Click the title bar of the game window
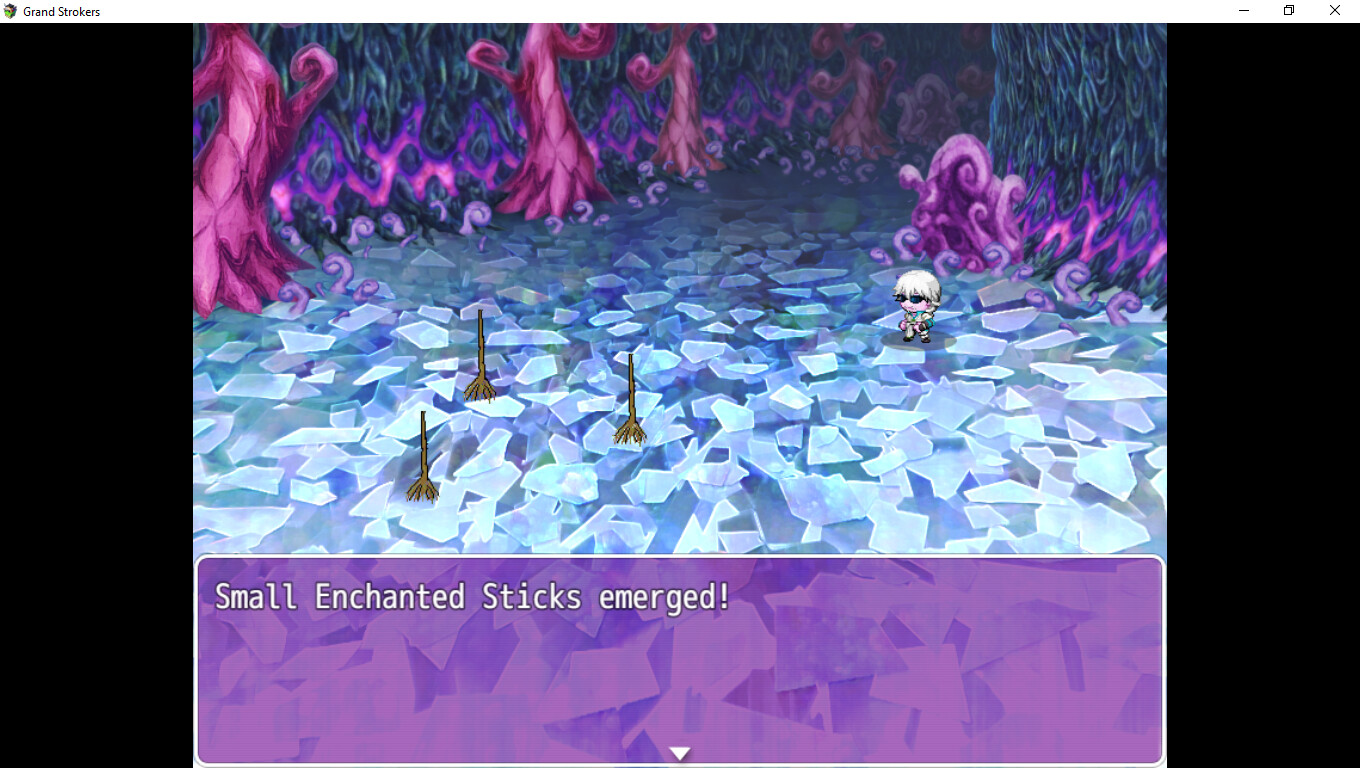 (600, 11)
